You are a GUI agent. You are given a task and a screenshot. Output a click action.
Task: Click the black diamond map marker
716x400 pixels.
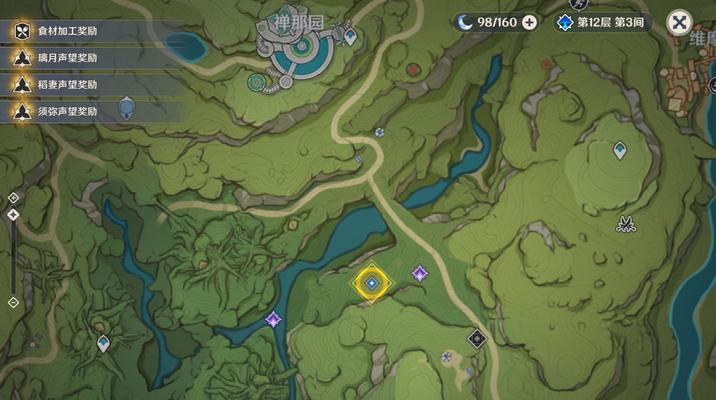477,338
